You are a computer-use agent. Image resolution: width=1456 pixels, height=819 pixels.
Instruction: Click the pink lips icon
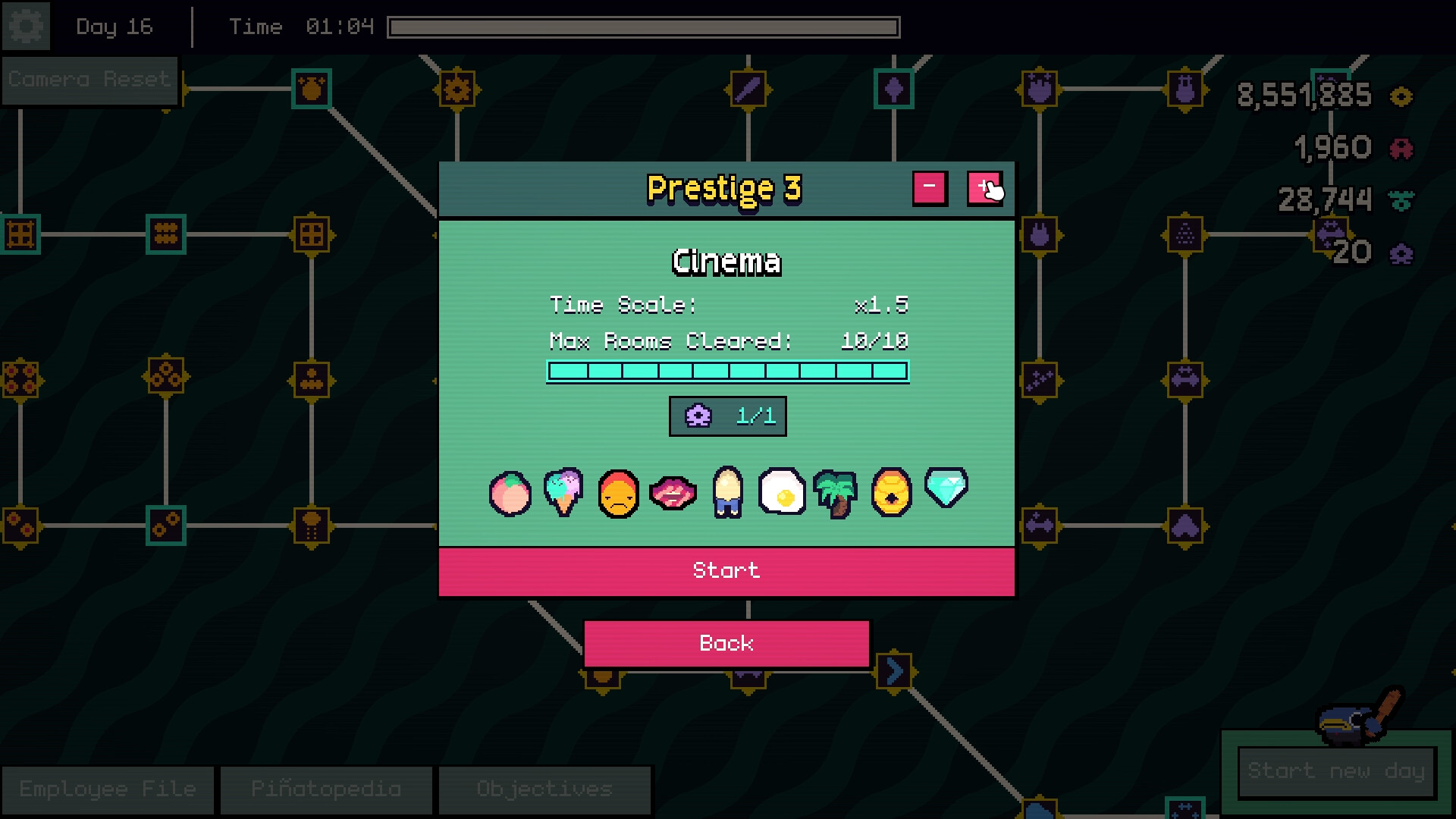673,493
